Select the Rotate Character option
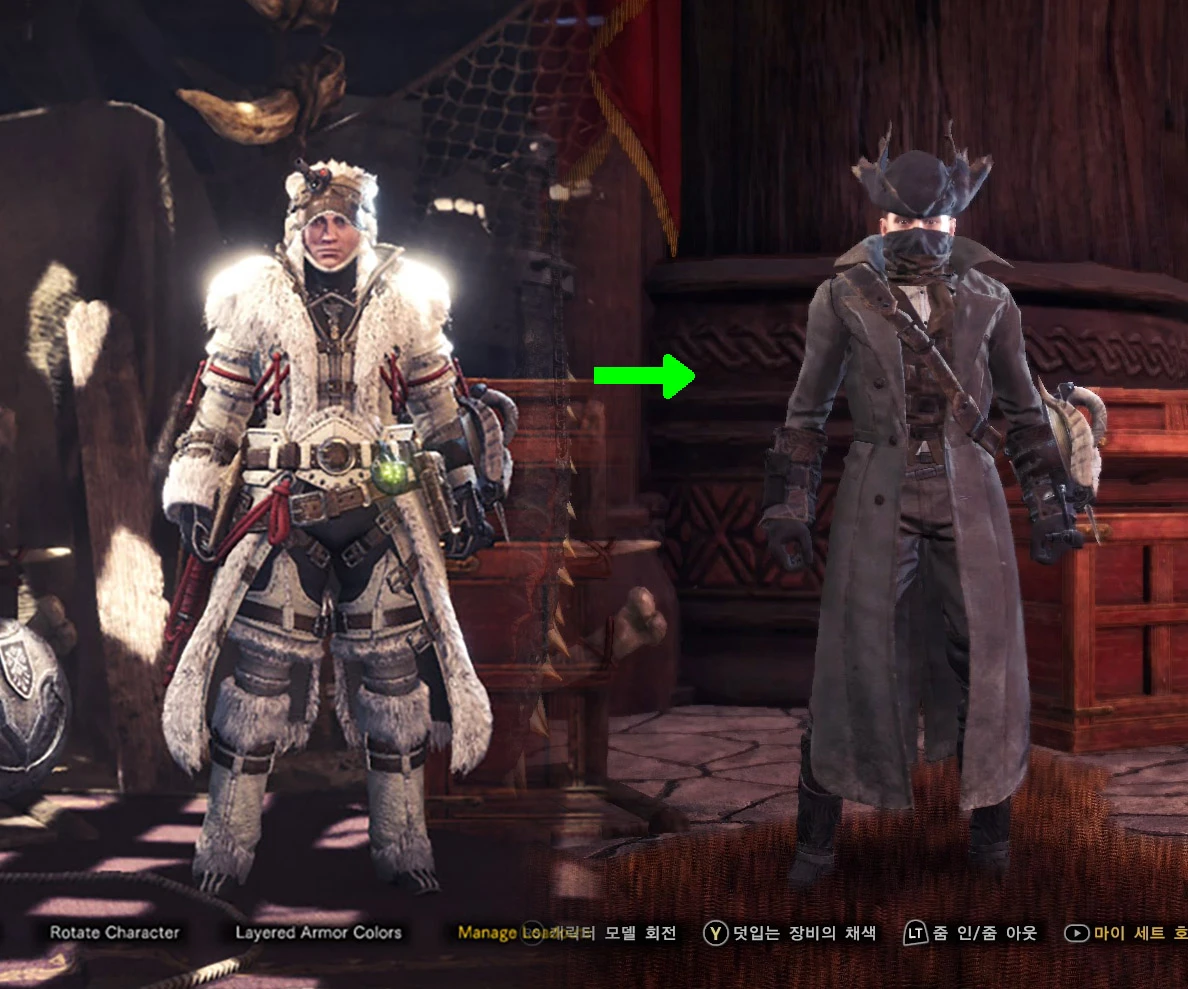The height and width of the screenshot is (989, 1188). tap(115, 932)
